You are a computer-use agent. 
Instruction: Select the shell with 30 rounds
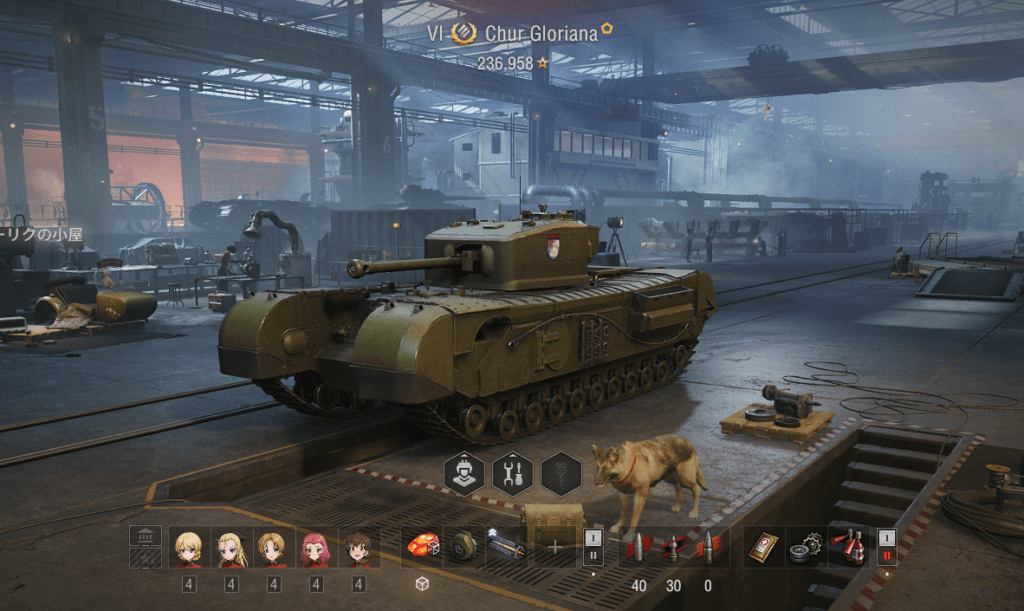tap(673, 547)
